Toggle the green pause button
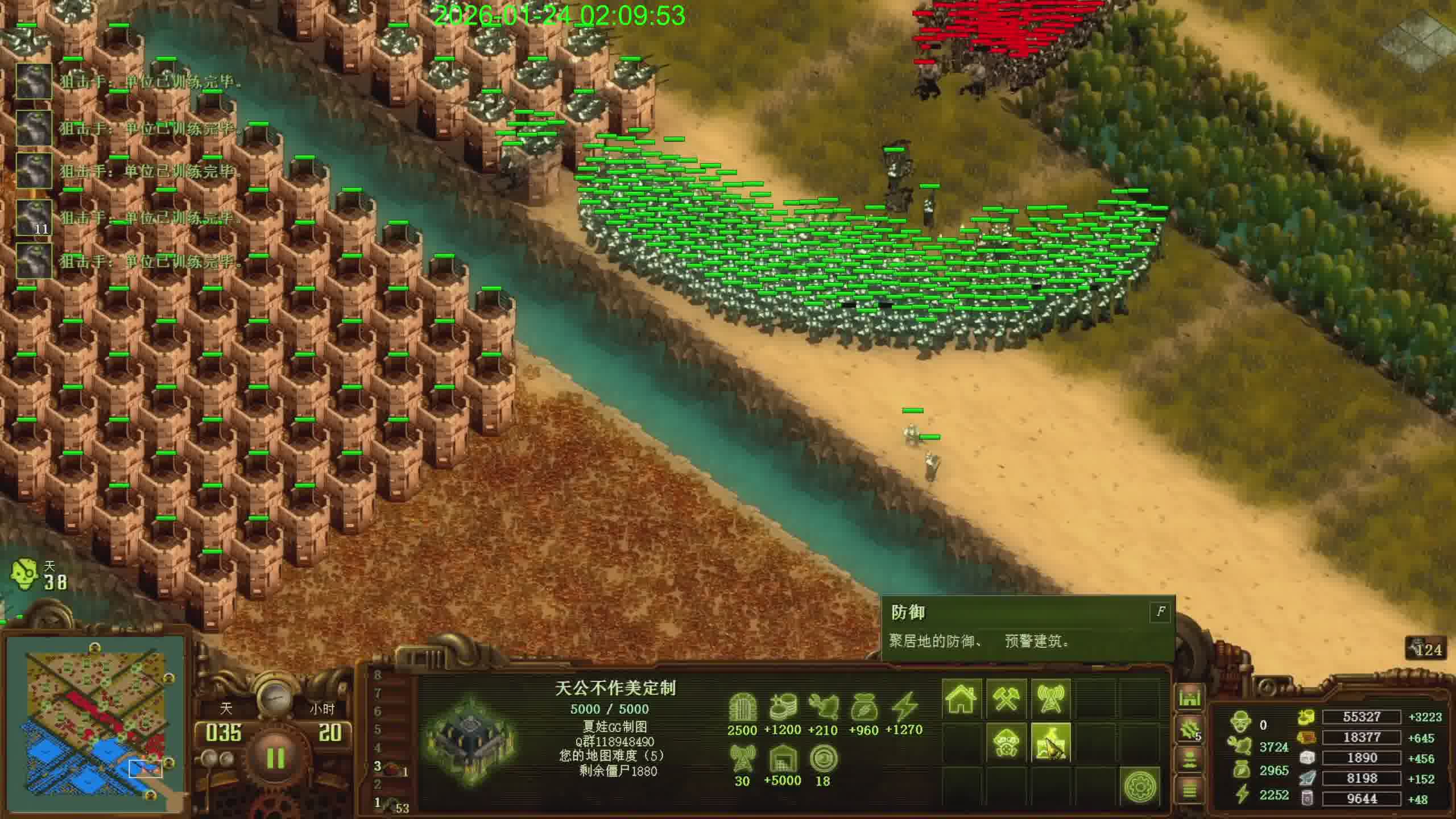The width and height of the screenshot is (1456, 819). [275, 758]
